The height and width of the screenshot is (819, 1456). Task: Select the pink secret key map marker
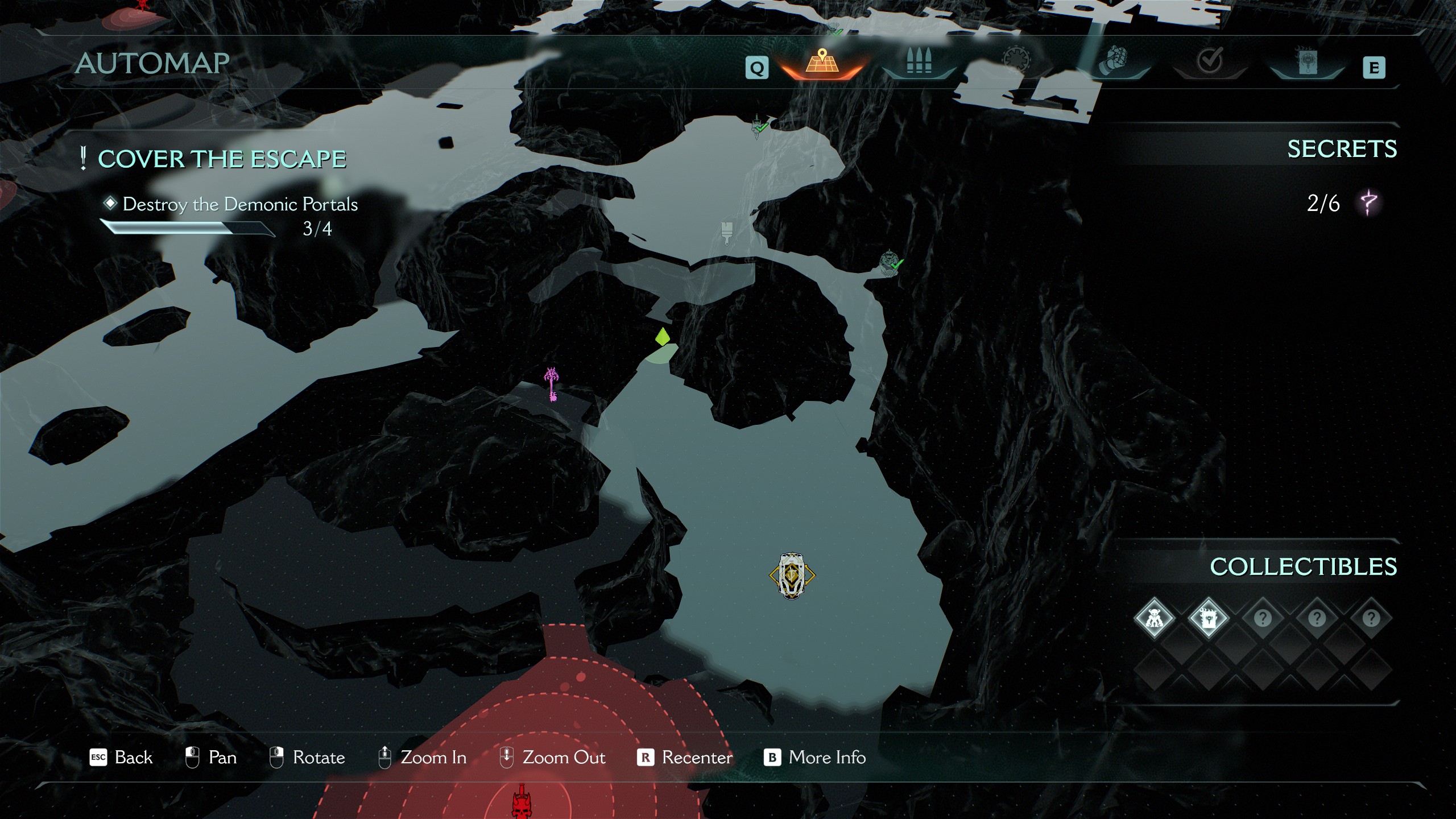(x=551, y=384)
